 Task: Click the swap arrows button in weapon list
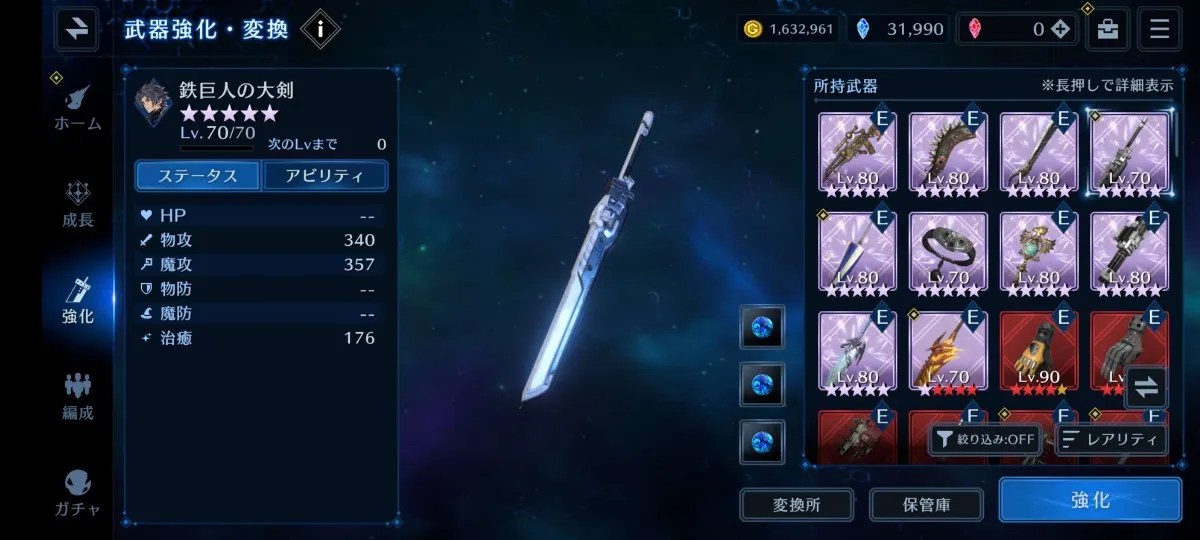pyautogui.click(x=1146, y=387)
